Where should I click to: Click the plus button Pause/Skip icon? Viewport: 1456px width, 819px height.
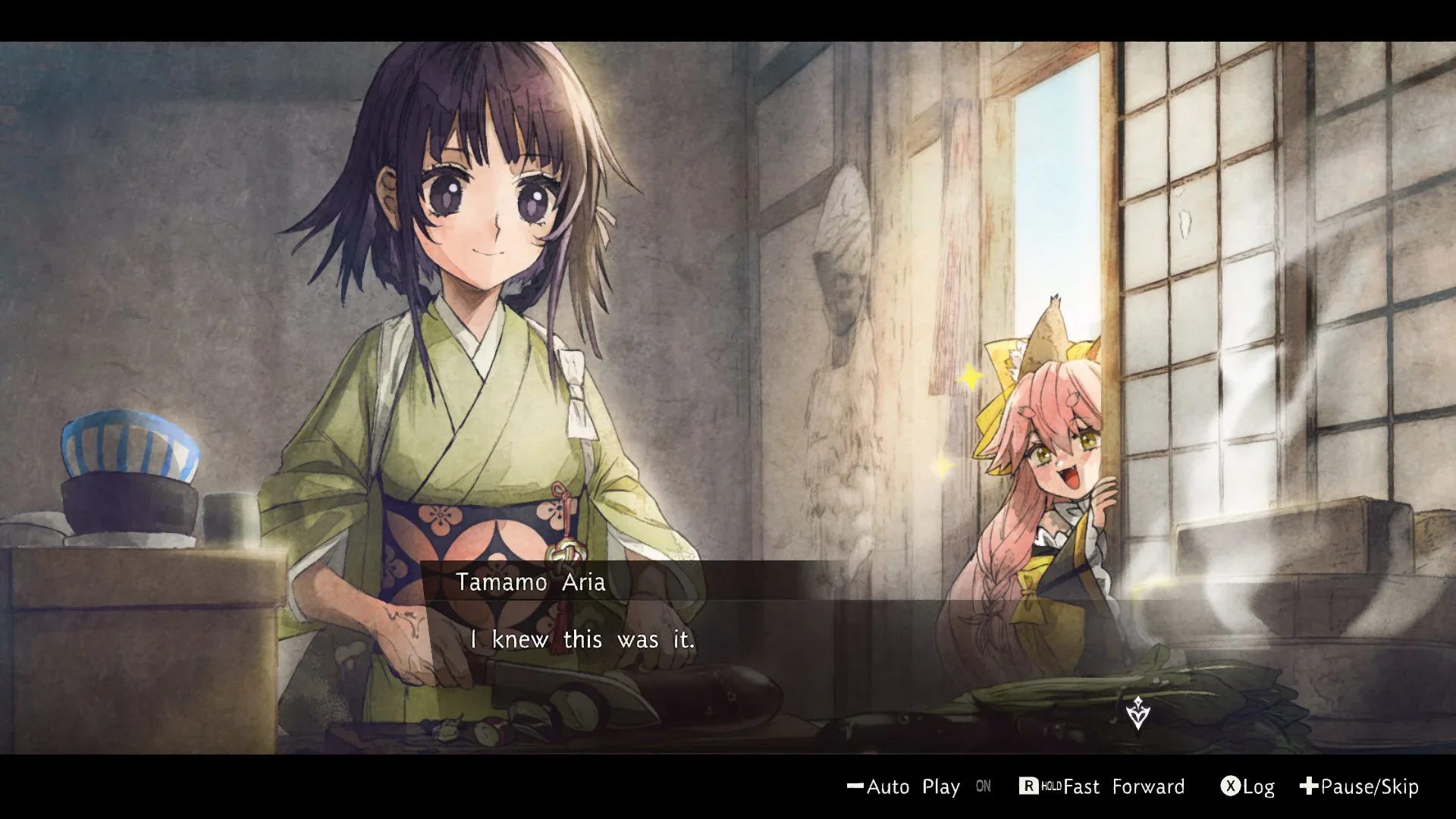tap(1310, 787)
